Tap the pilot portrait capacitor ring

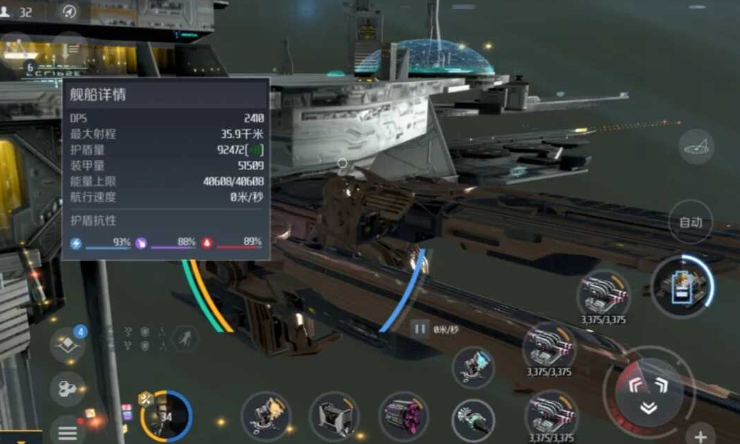(165, 415)
